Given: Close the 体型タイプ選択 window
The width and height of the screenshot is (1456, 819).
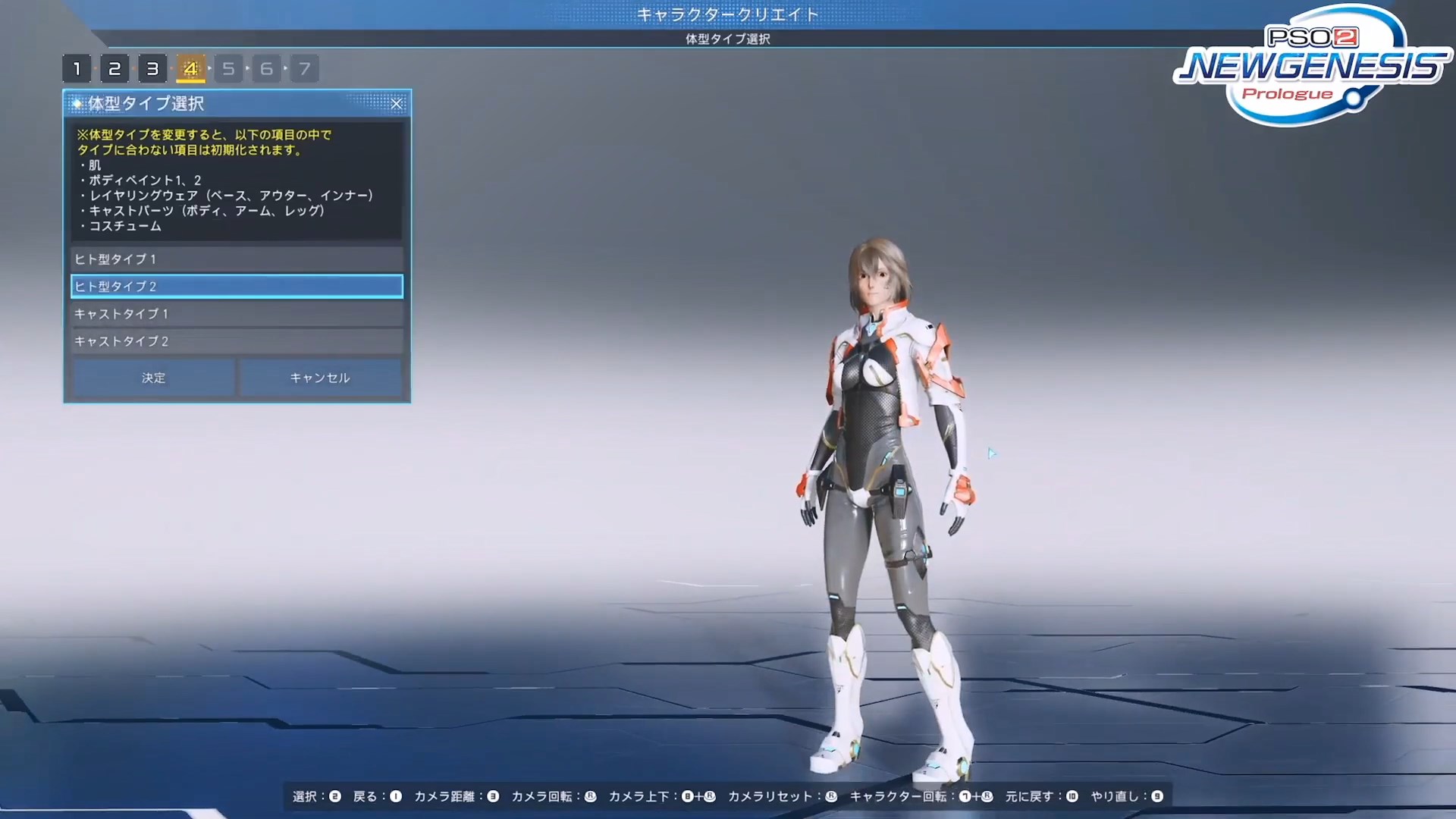Looking at the screenshot, I should tap(397, 104).
